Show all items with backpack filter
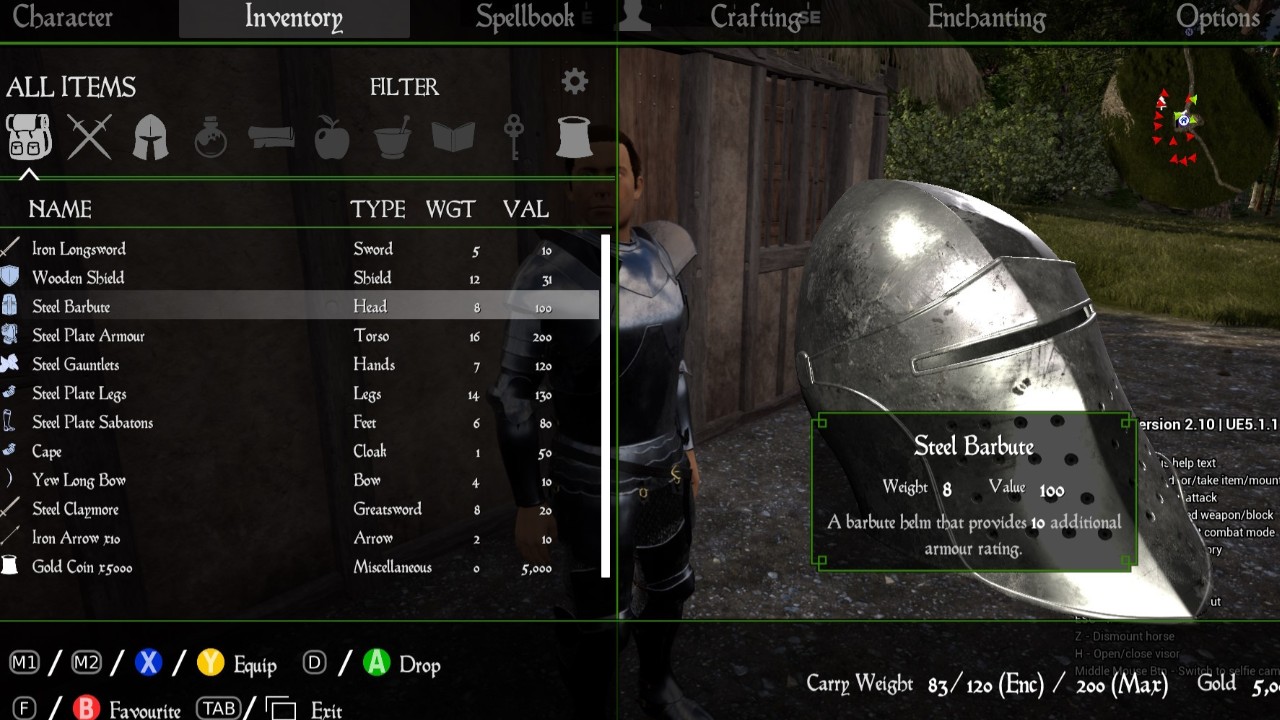Screen dimensions: 1280x720 pos(29,136)
